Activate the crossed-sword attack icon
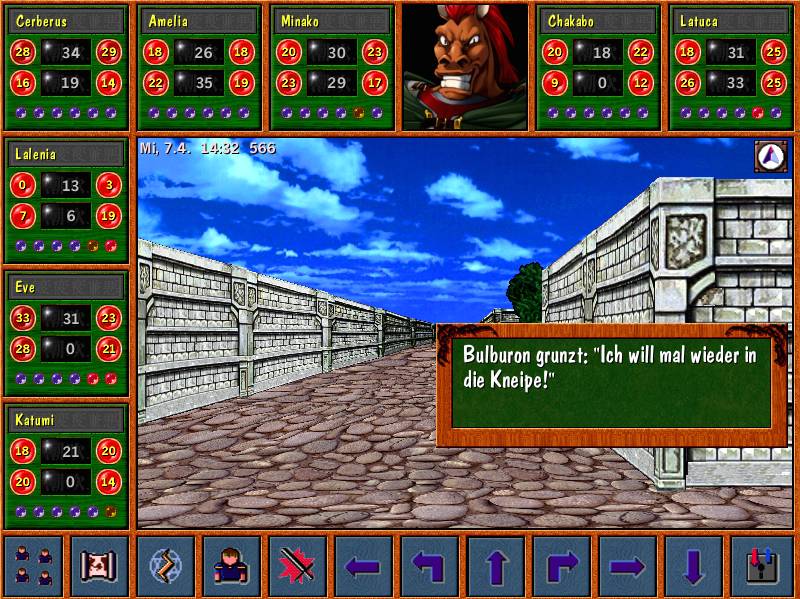Image resolution: width=800 pixels, height=599 pixels. 297,566
